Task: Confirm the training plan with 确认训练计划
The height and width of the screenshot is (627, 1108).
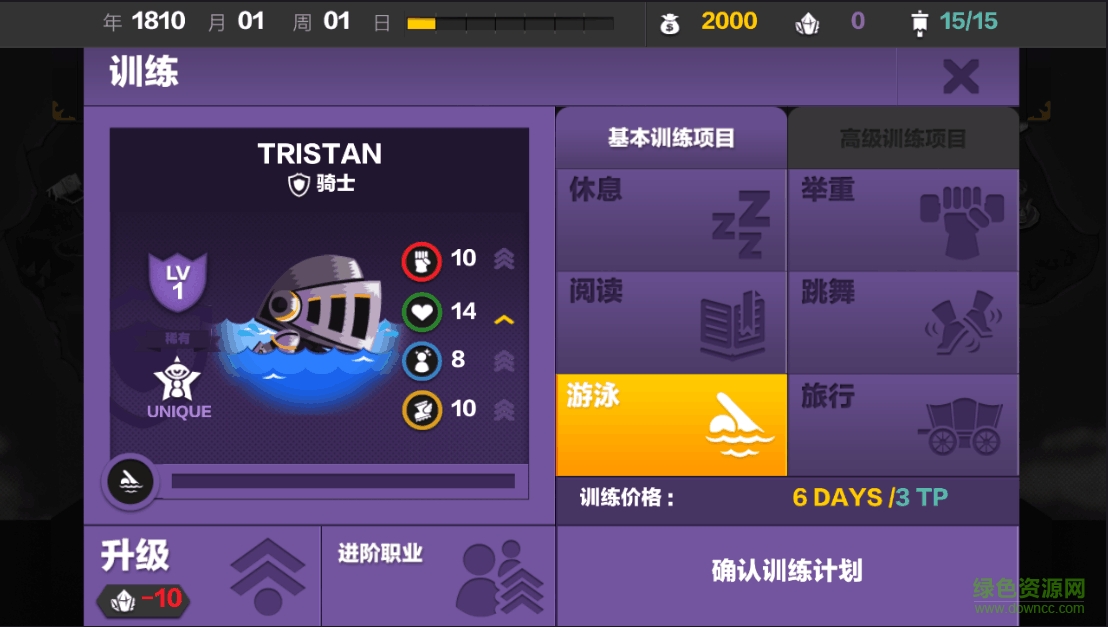Action: click(787, 572)
